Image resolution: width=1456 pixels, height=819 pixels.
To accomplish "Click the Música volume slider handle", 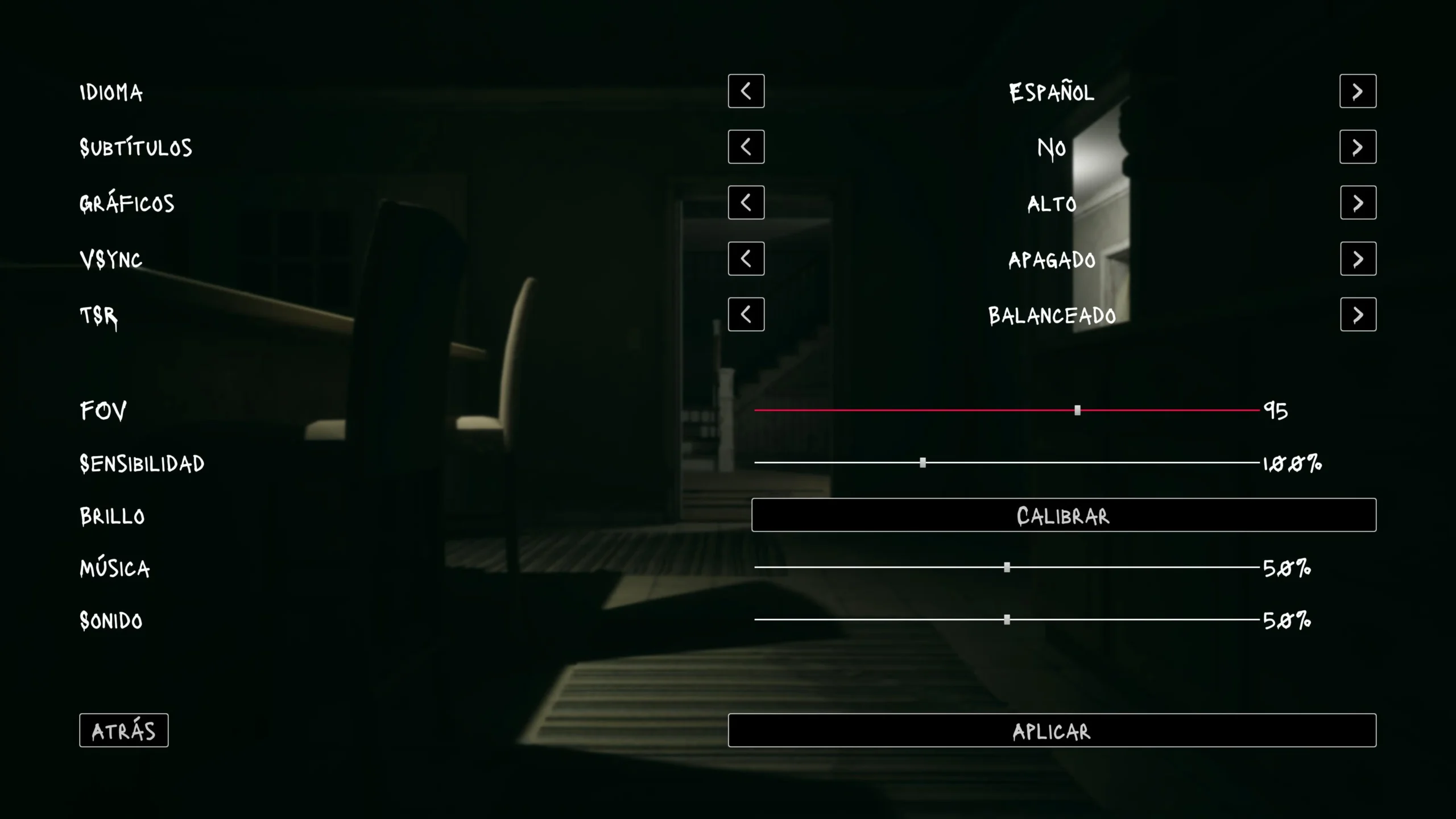I will (x=1007, y=567).
